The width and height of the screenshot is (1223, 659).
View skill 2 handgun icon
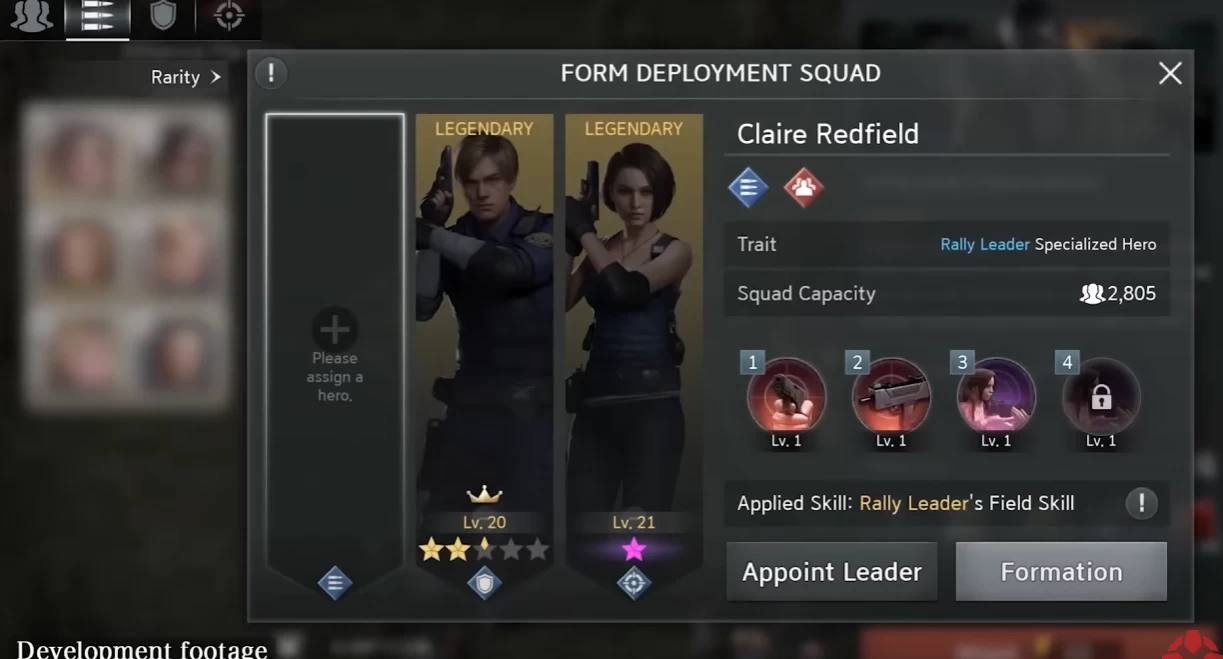pos(891,397)
